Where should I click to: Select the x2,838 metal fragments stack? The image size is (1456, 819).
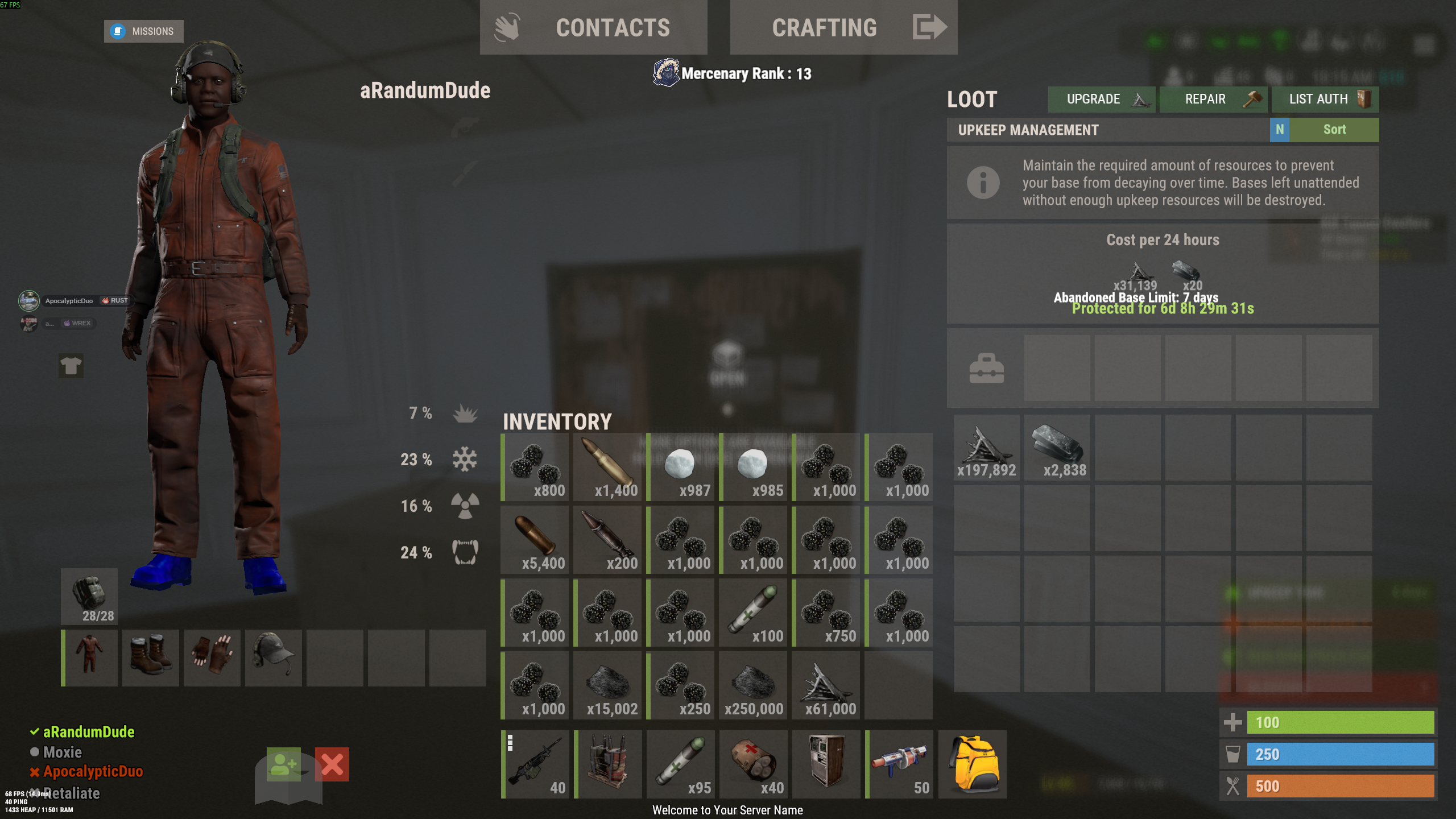point(1057,448)
